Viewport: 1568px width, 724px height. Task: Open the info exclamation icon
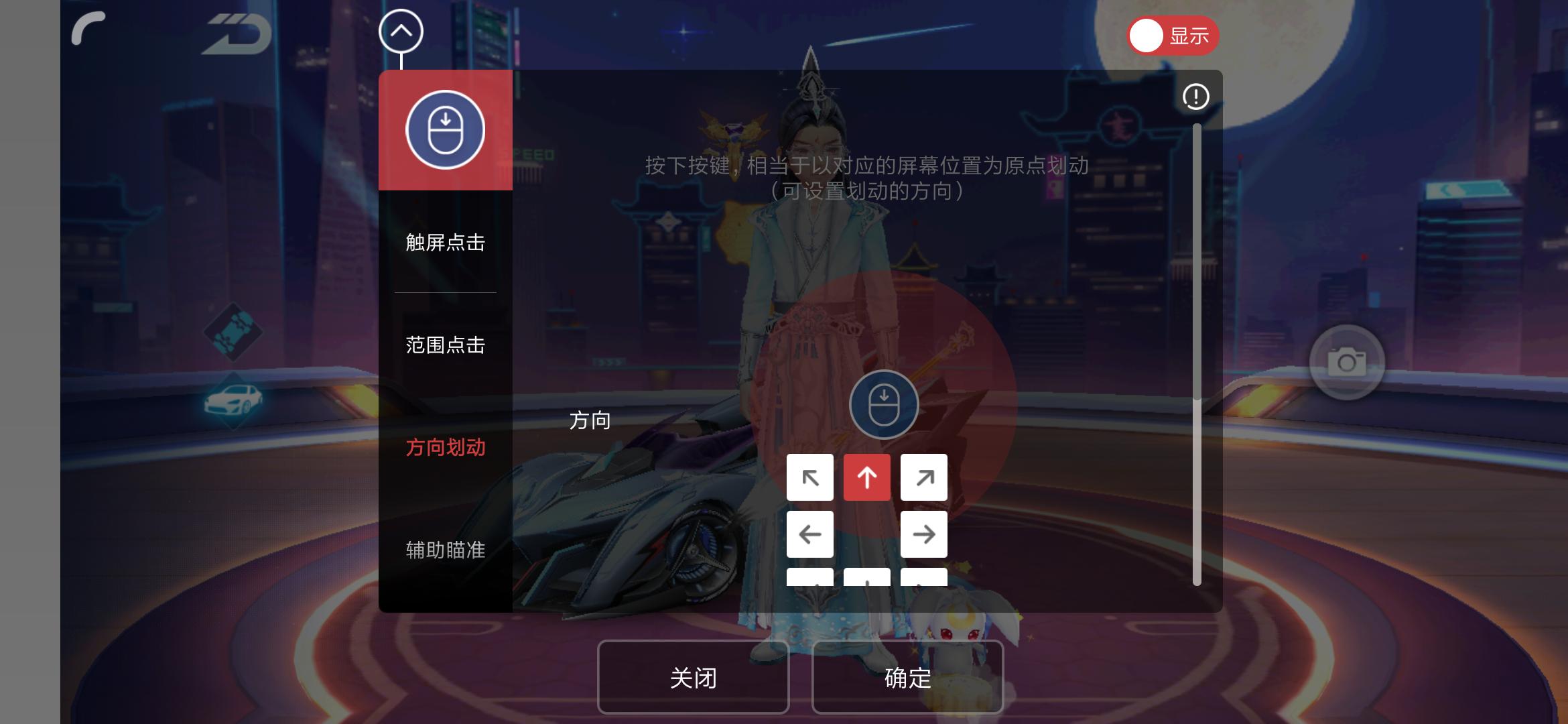[x=1196, y=97]
